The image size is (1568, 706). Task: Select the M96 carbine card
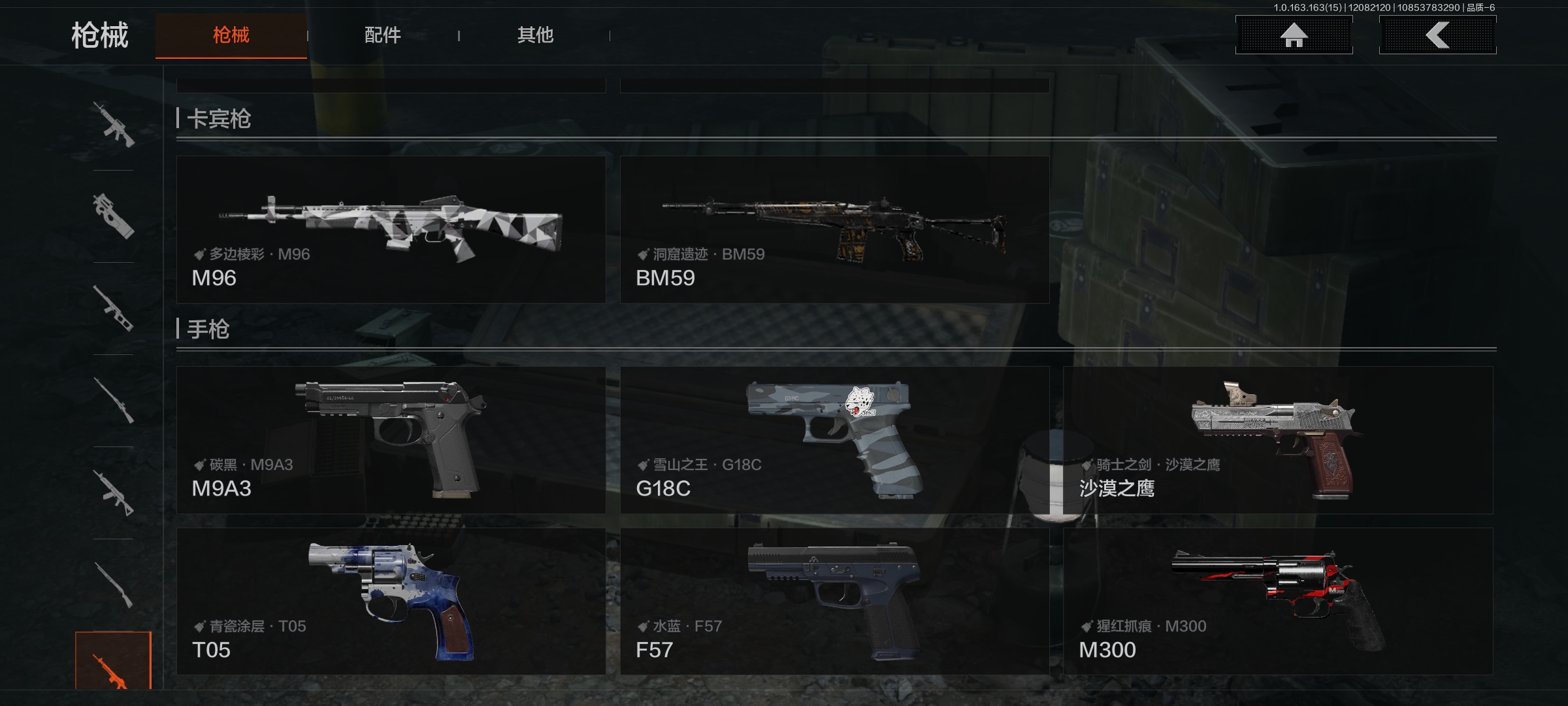coord(391,229)
